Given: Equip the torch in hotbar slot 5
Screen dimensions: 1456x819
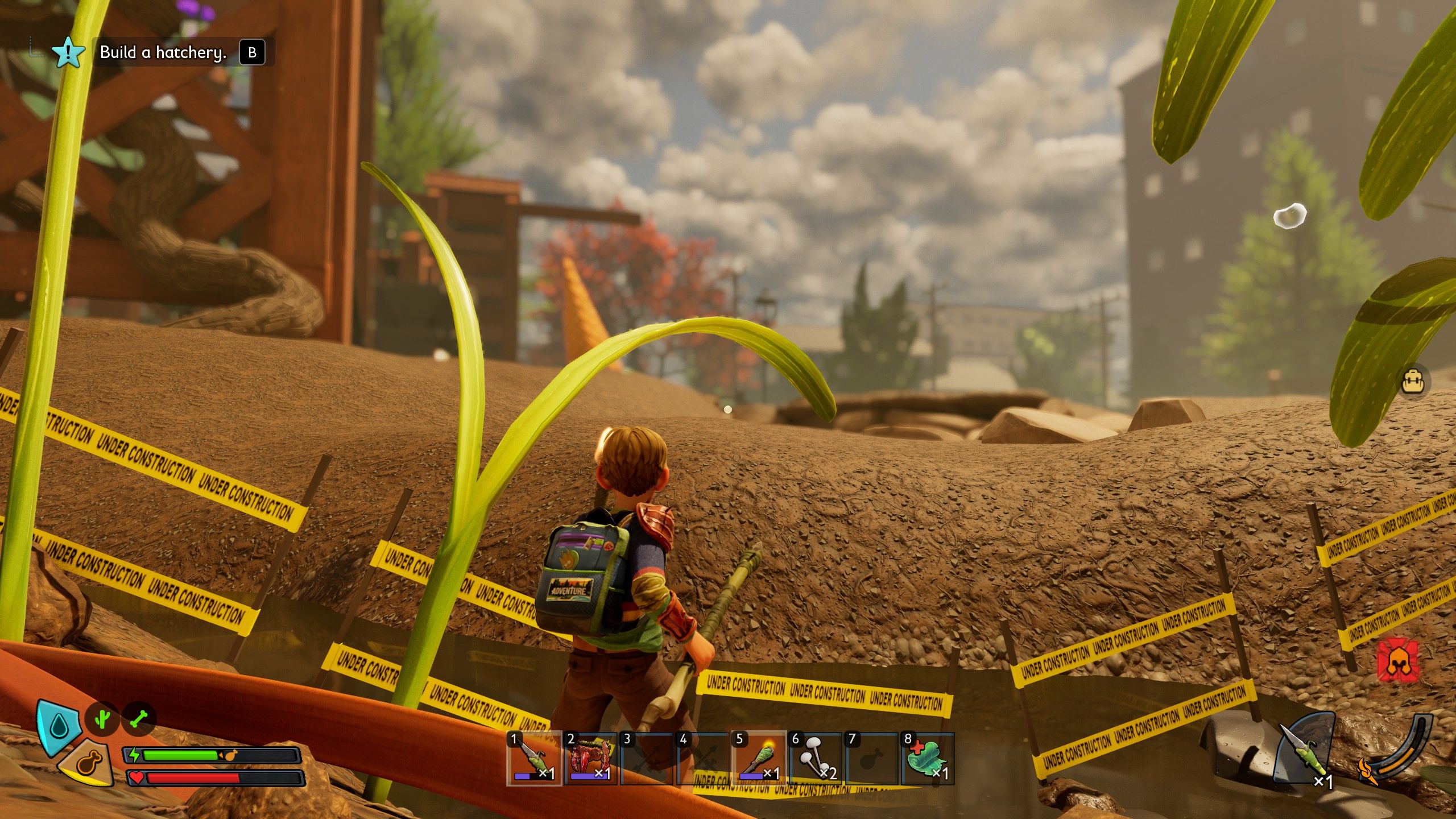Looking at the screenshot, I should (x=759, y=759).
